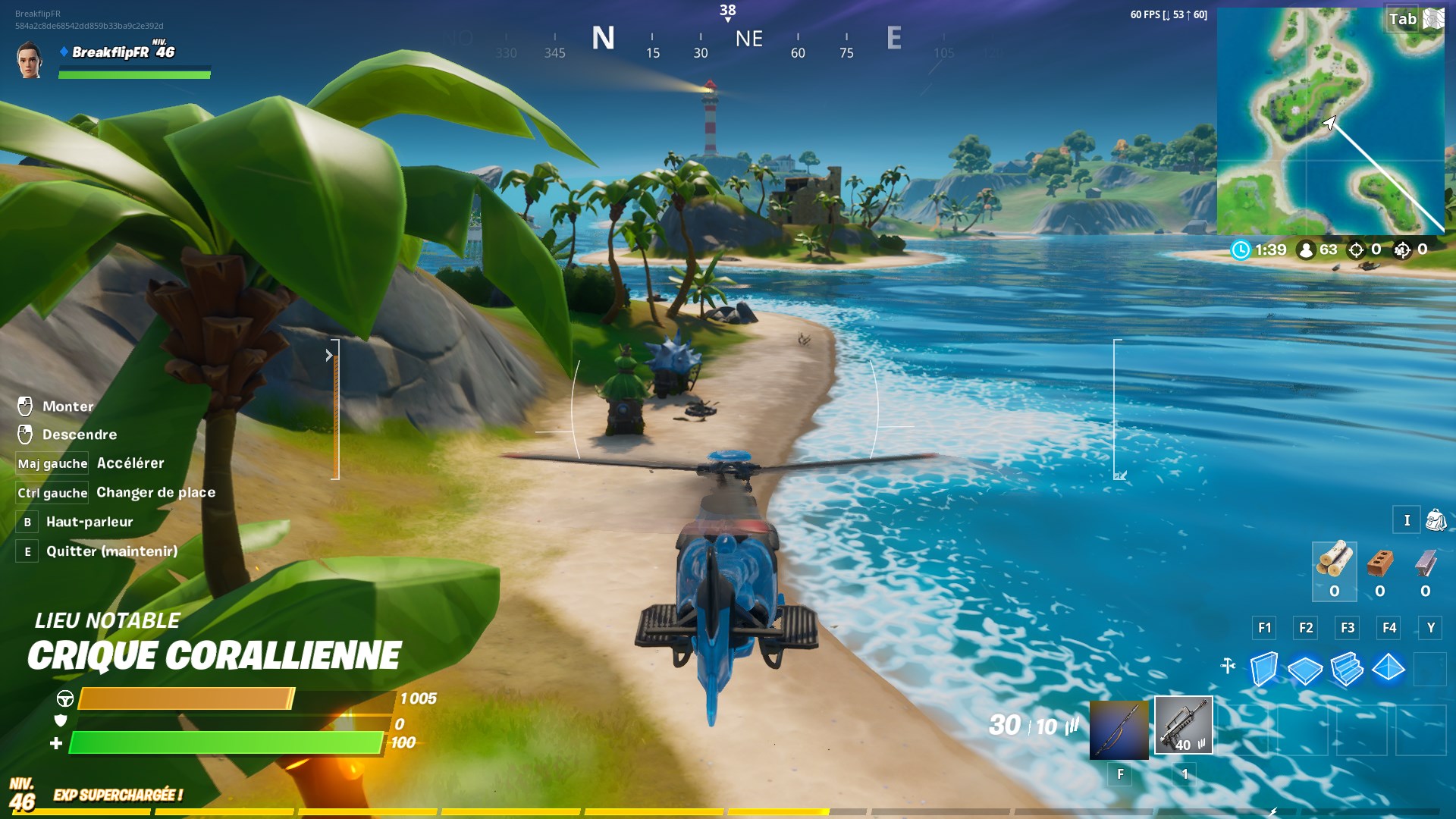Select the floor building piece
The height and width of the screenshot is (819, 1456).
pos(1306,669)
